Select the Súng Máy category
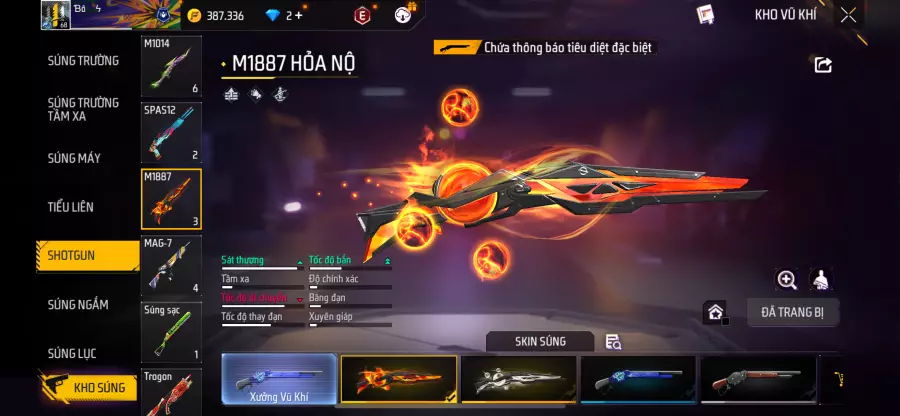 74,158
